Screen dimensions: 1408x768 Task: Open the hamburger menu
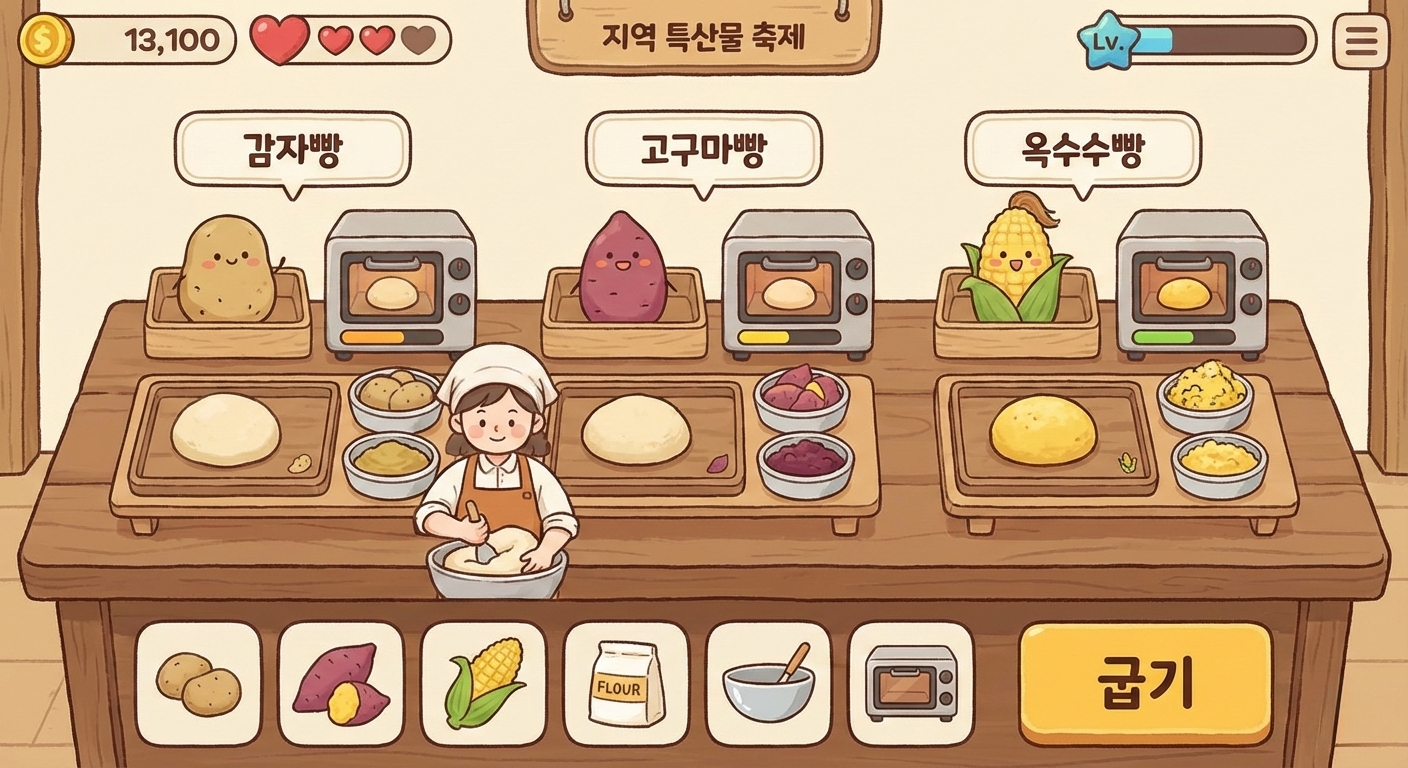[1361, 41]
